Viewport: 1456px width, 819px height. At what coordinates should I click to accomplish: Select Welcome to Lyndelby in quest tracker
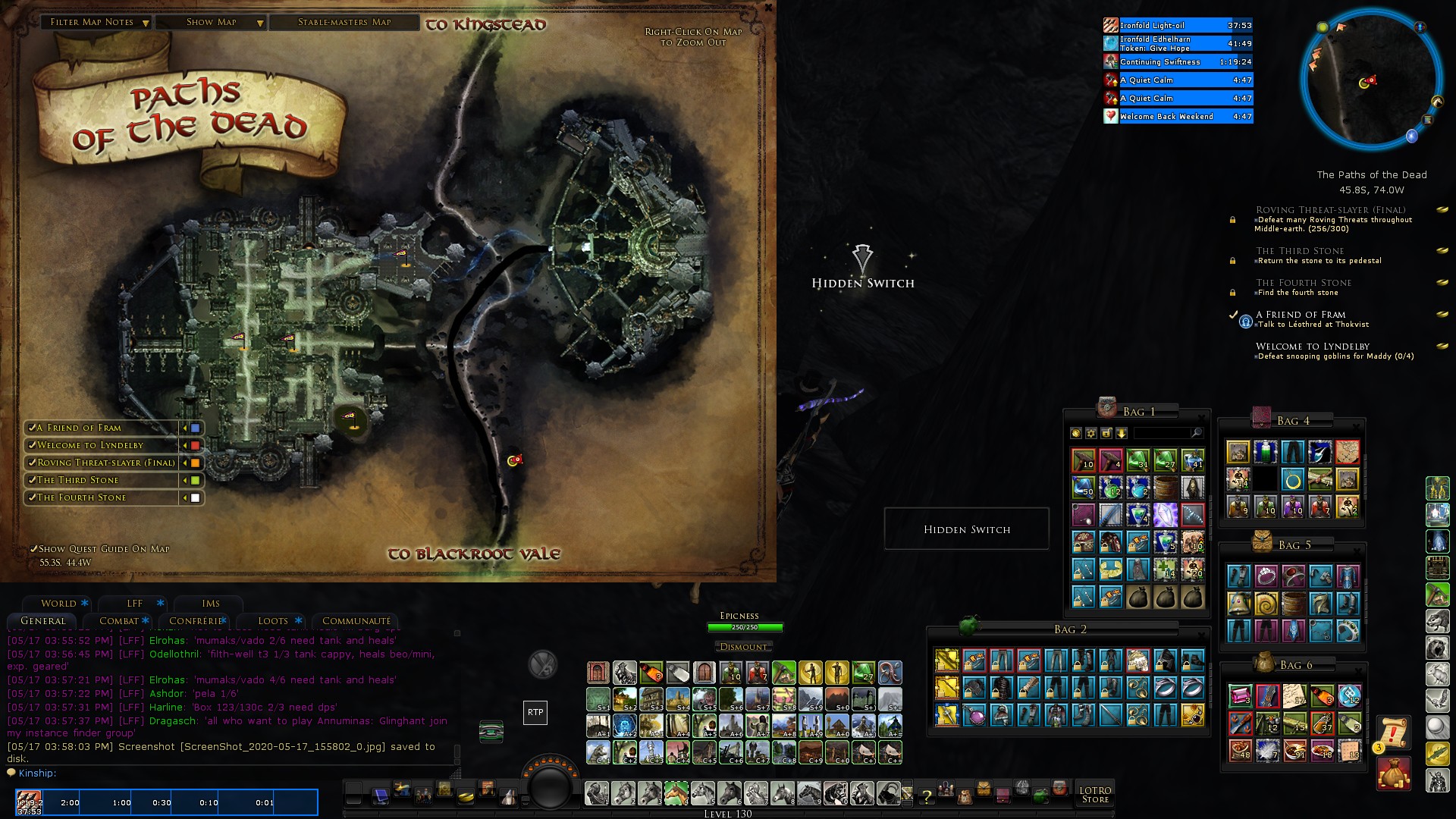click(x=1313, y=347)
